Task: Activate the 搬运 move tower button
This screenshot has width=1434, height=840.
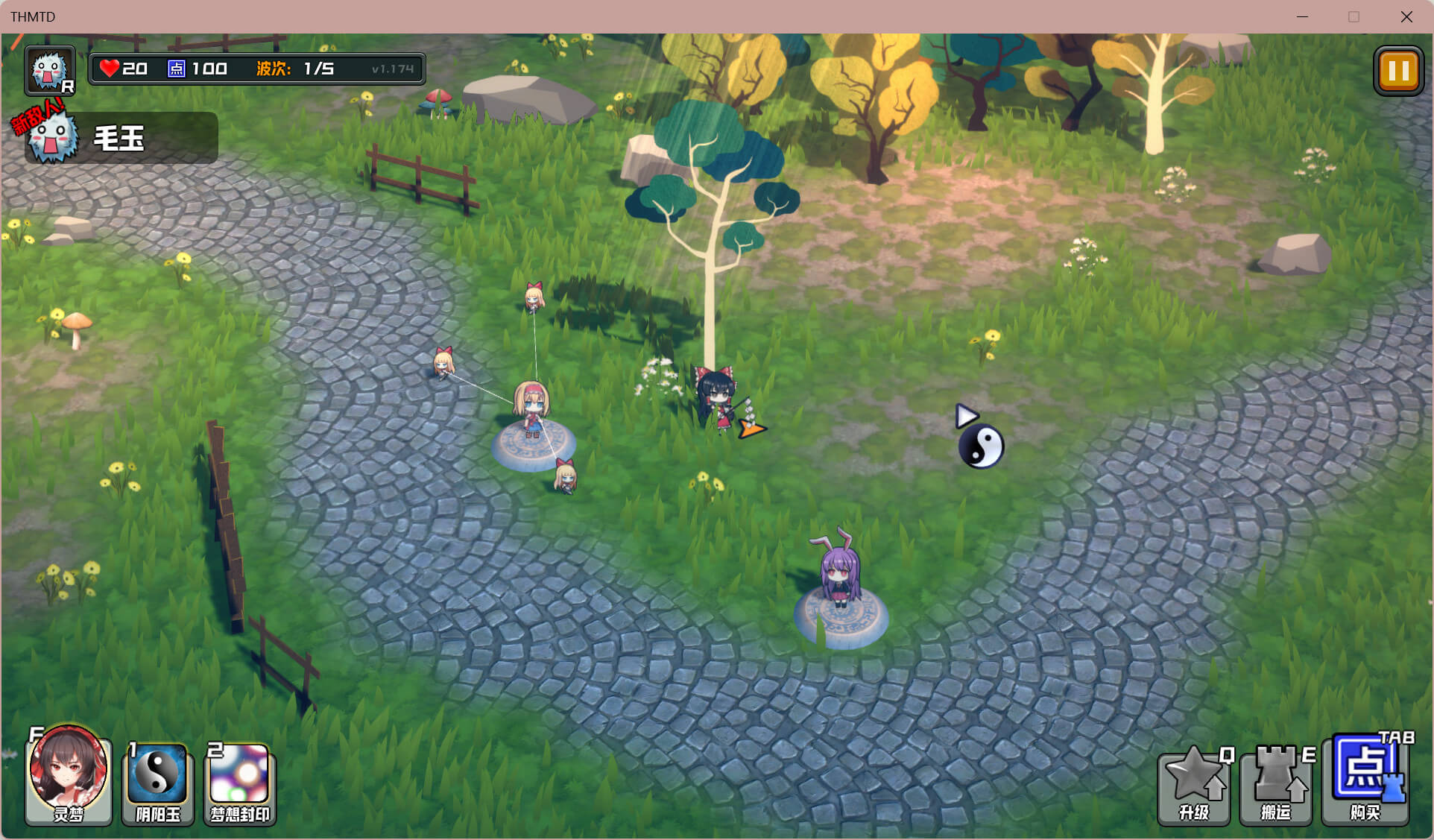Action: [1275, 786]
